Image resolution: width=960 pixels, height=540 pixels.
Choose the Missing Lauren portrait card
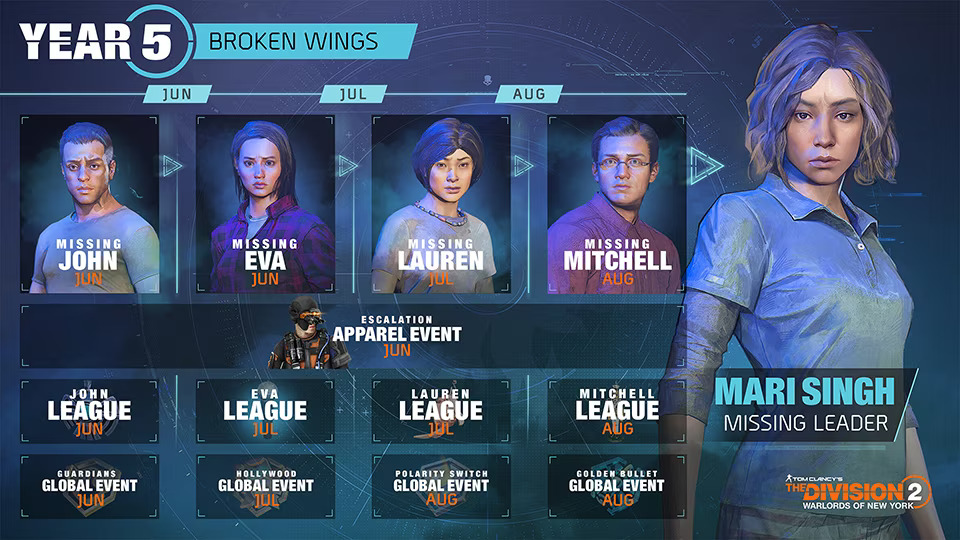441,205
